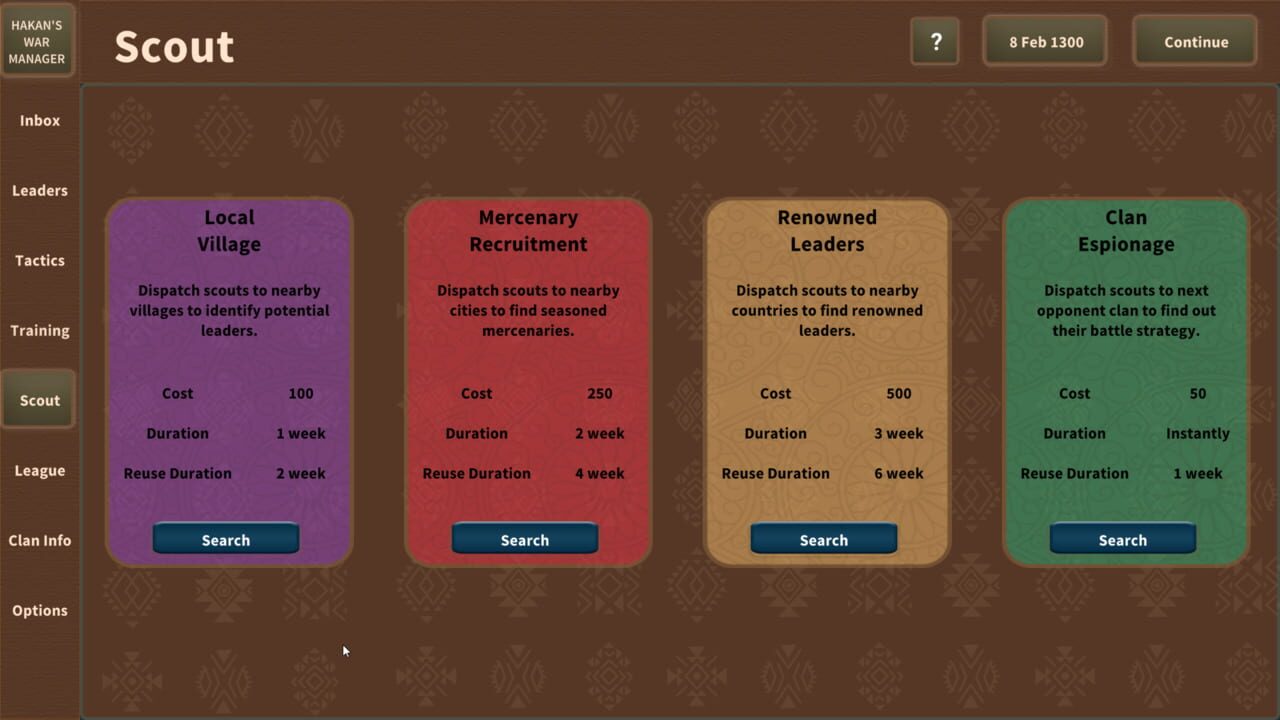Go to the Training screen
This screenshot has height=720, width=1280.
39,330
